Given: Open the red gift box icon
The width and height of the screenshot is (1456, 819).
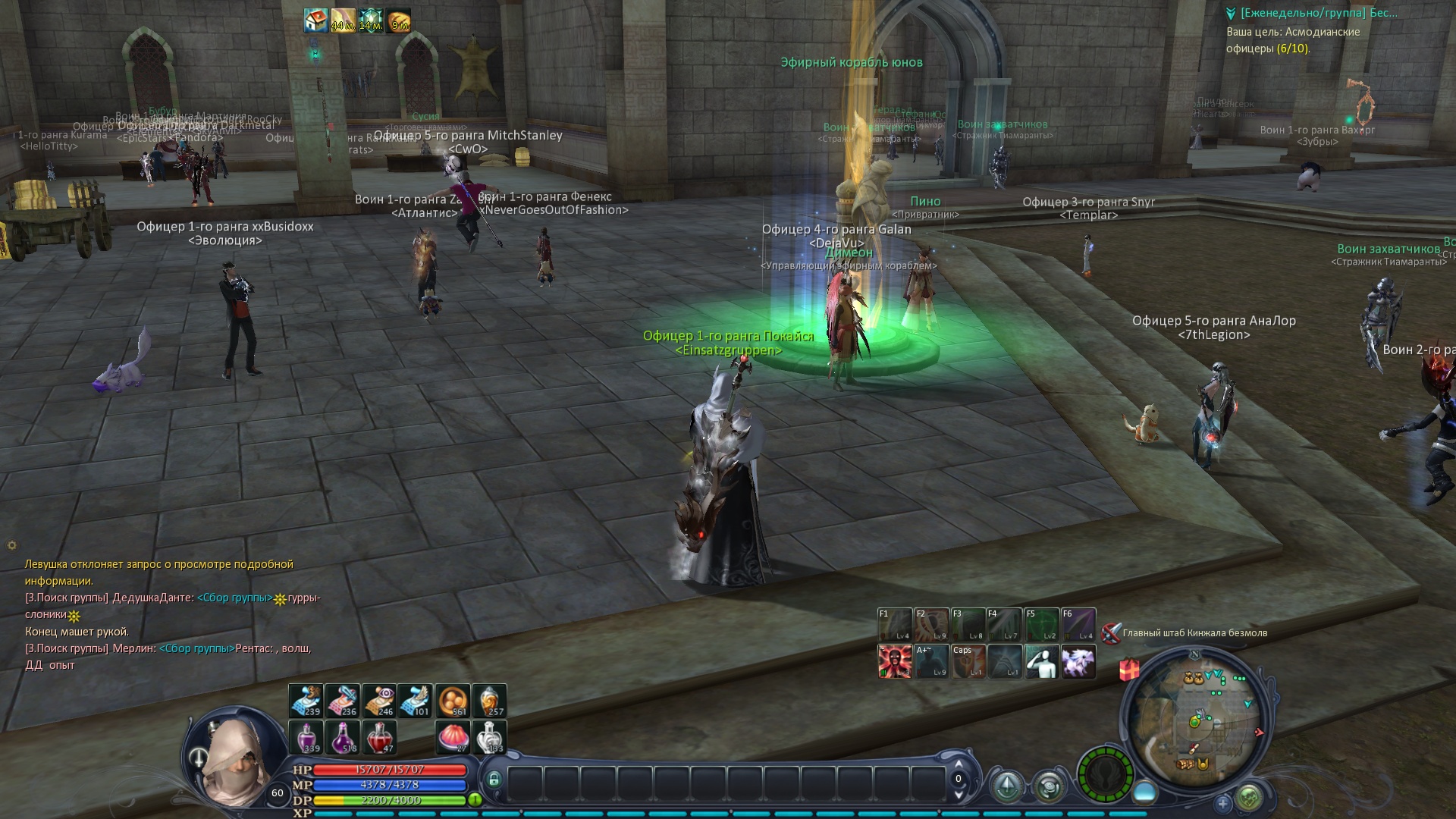Looking at the screenshot, I should tap(1130, 670).
